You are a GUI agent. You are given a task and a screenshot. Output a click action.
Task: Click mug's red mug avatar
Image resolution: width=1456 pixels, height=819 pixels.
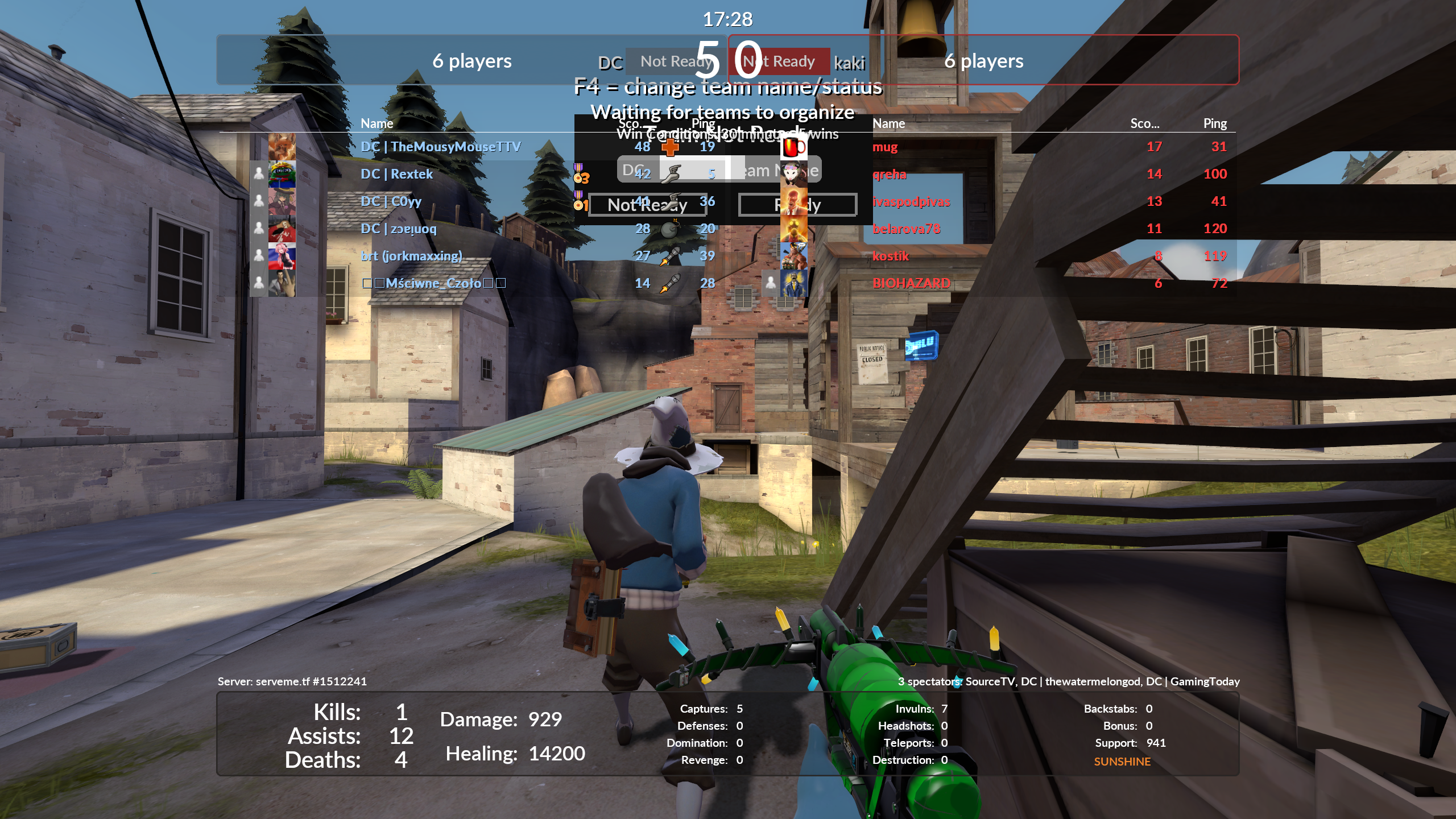coord(793,147)
